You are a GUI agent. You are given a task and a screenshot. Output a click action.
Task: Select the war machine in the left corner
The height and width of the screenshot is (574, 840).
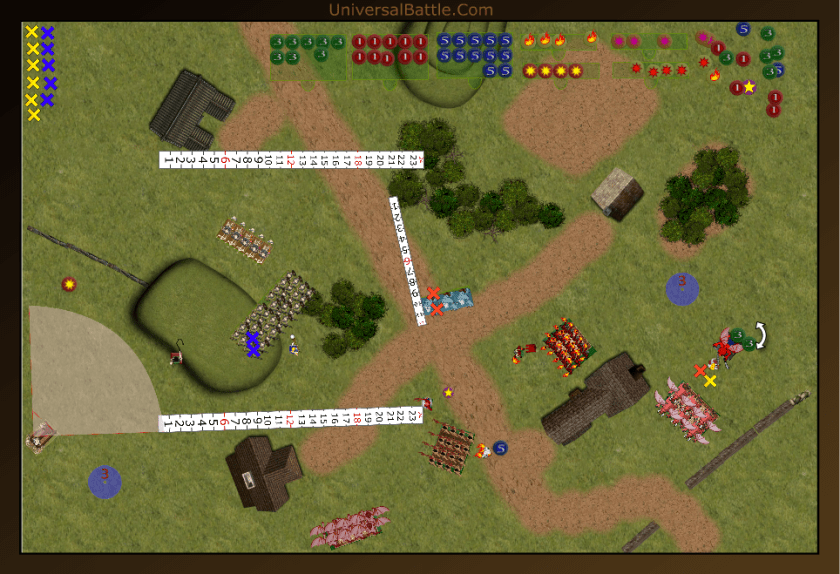40,437
